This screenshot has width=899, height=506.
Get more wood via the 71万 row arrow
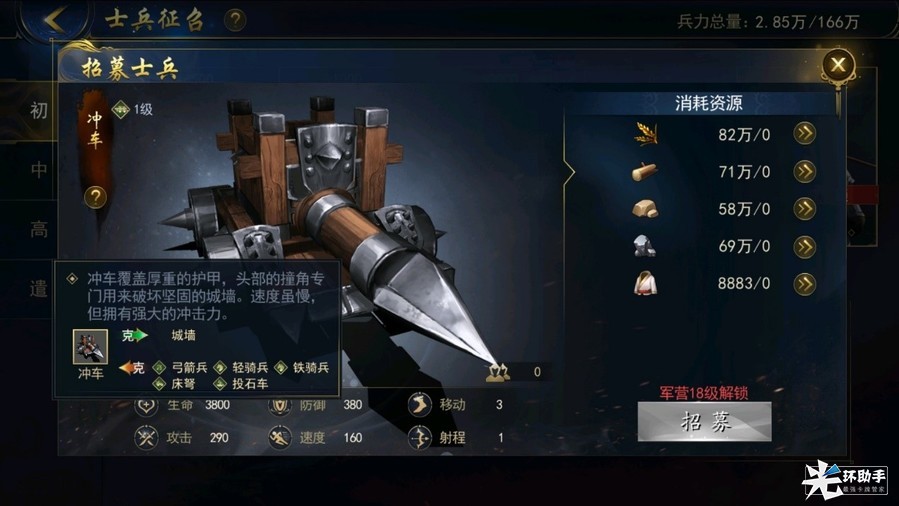(804, 172)
